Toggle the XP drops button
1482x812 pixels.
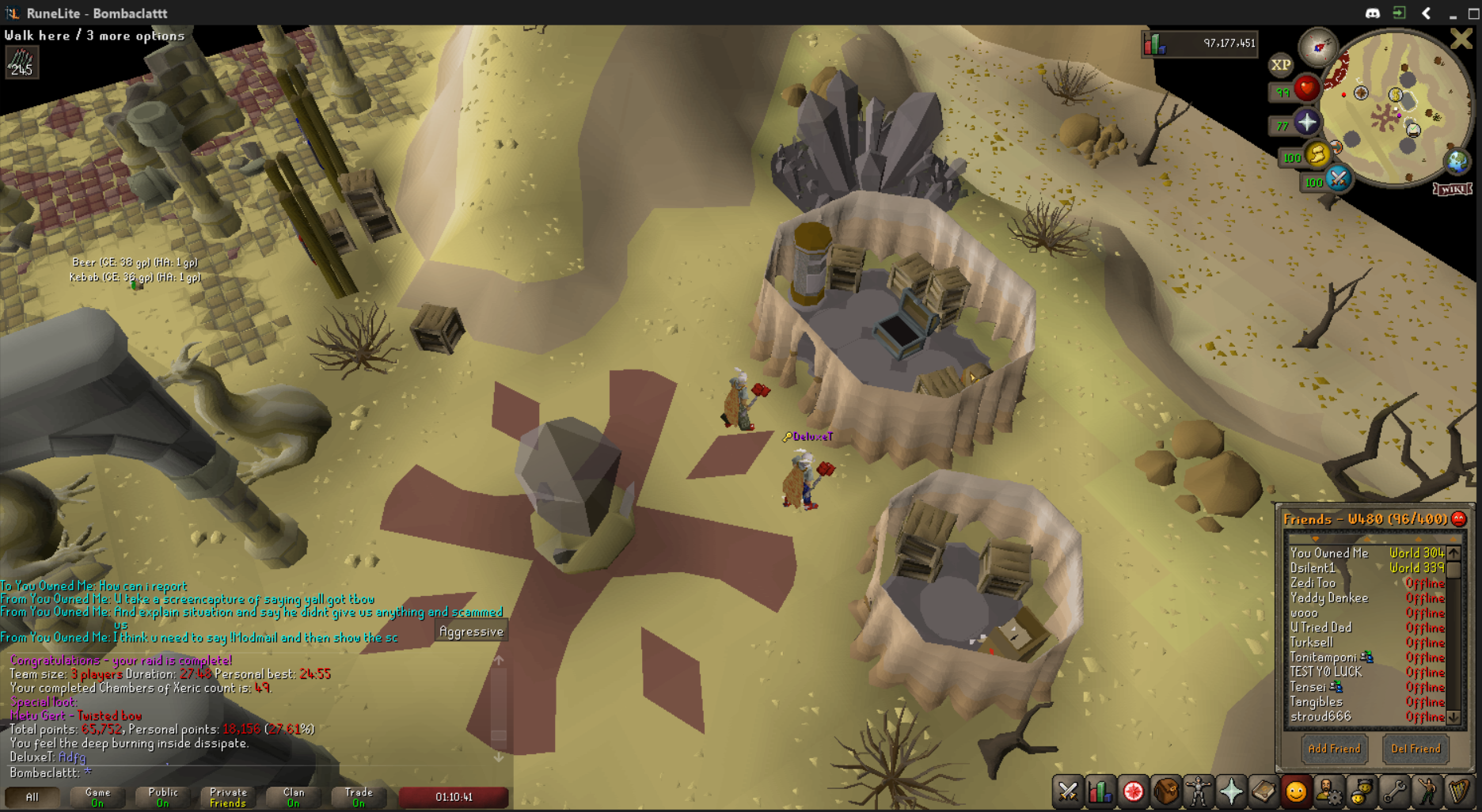[1280, 65]
